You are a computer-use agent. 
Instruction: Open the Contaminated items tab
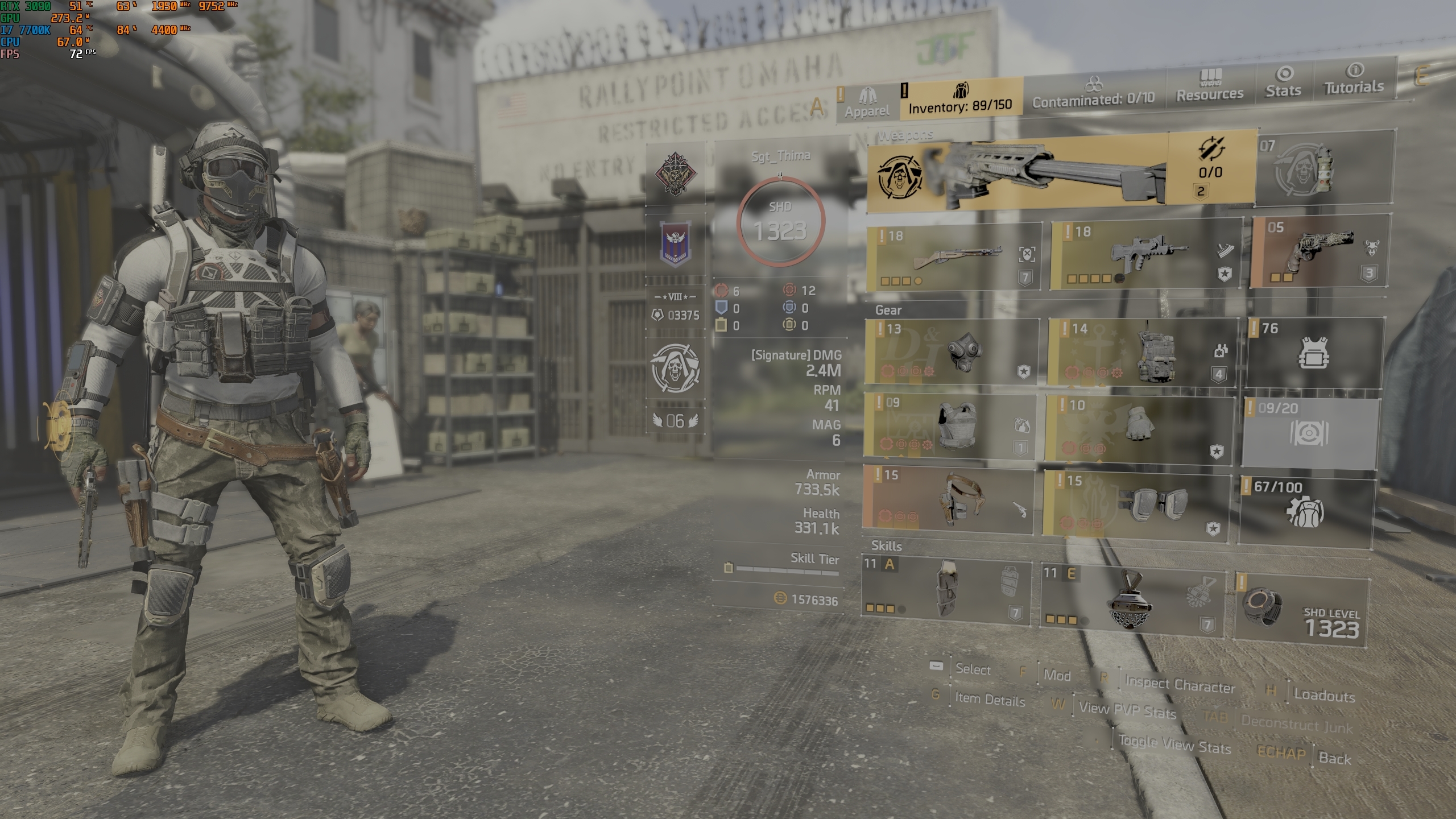[x=1093, y=93]
